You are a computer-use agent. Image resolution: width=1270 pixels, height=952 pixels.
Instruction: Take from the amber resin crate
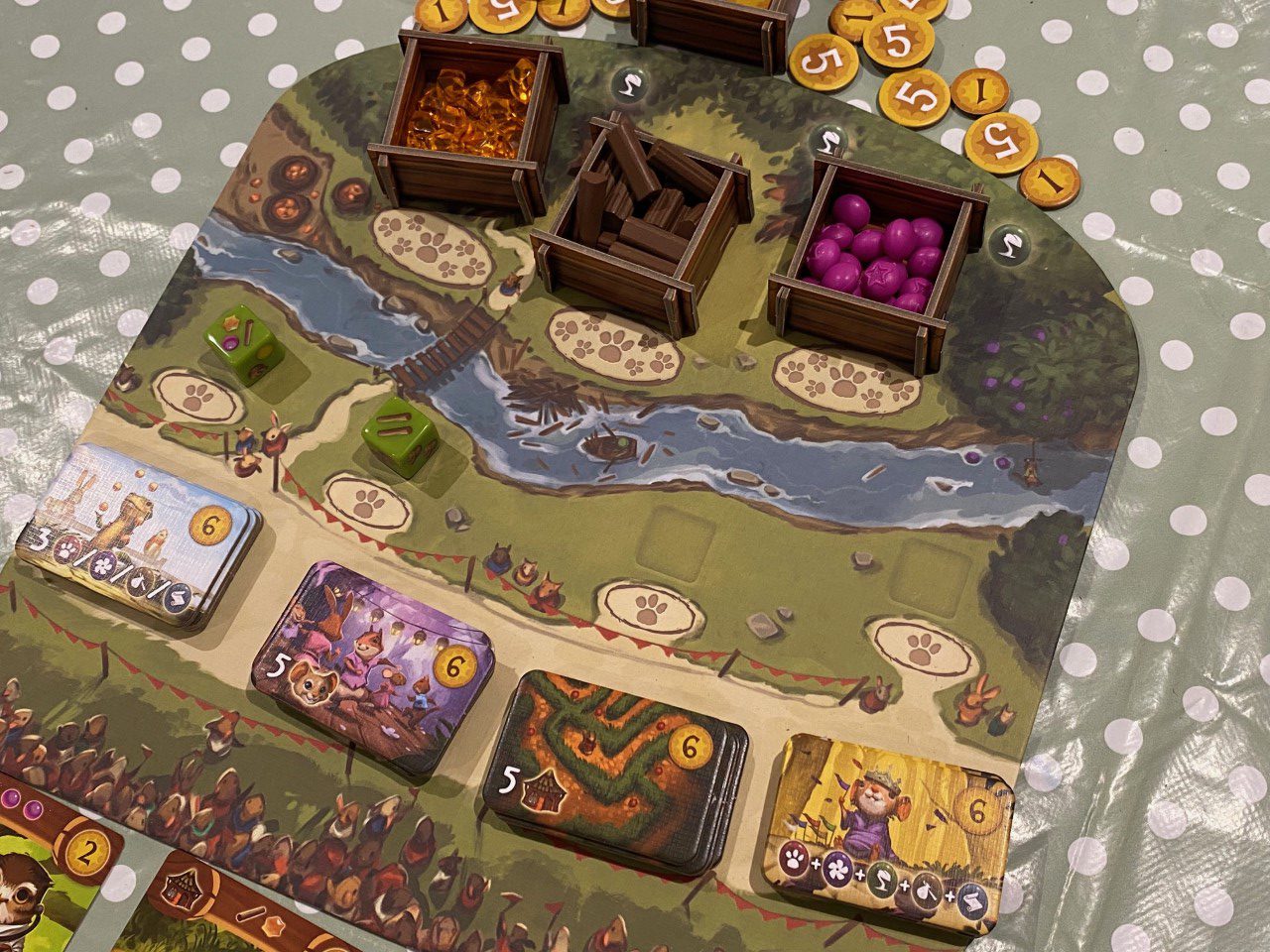pyautogui.click(x=466, y=109)
